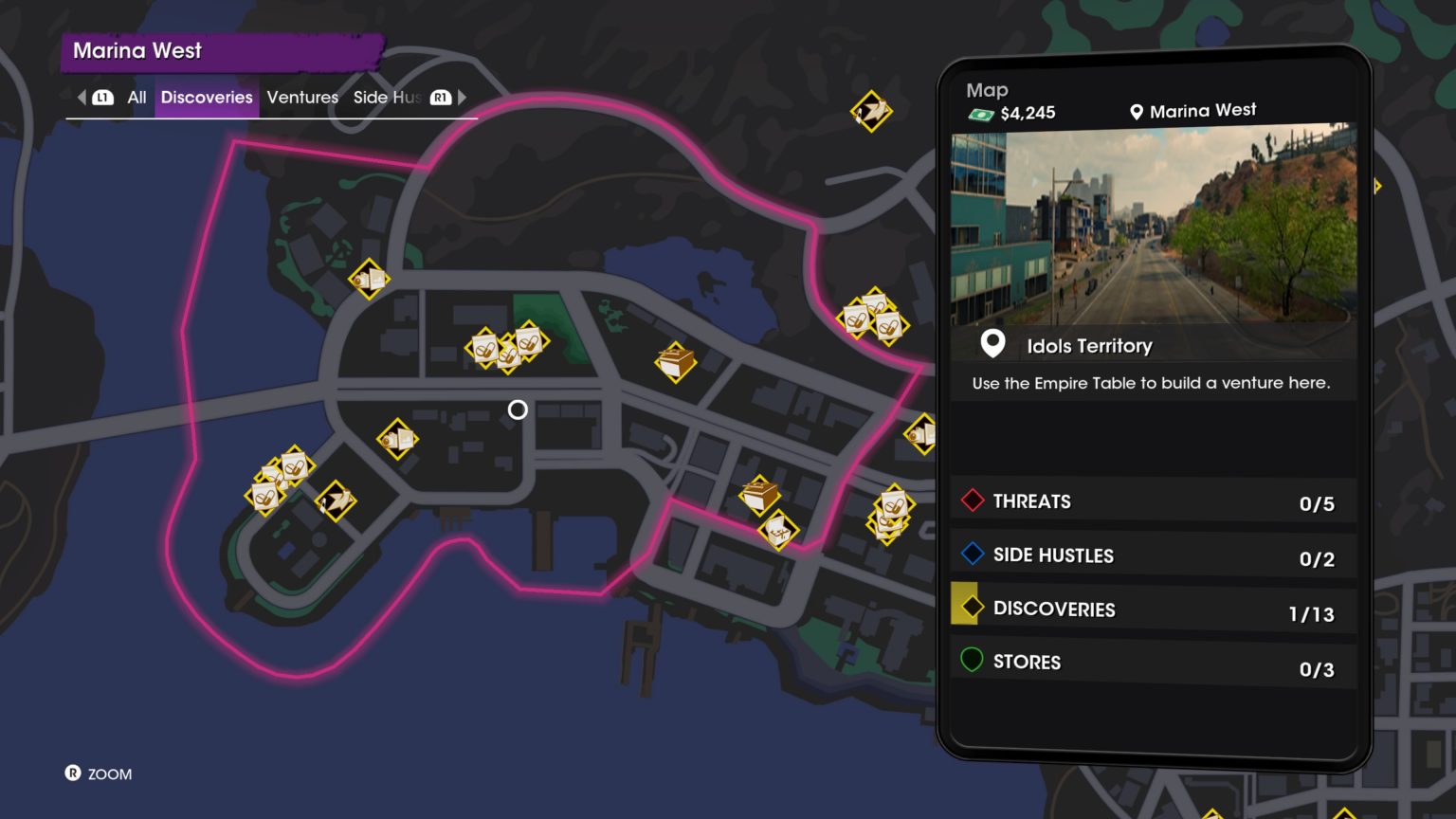Click the left arrow to cycle filter categories

tap(80, 97)
